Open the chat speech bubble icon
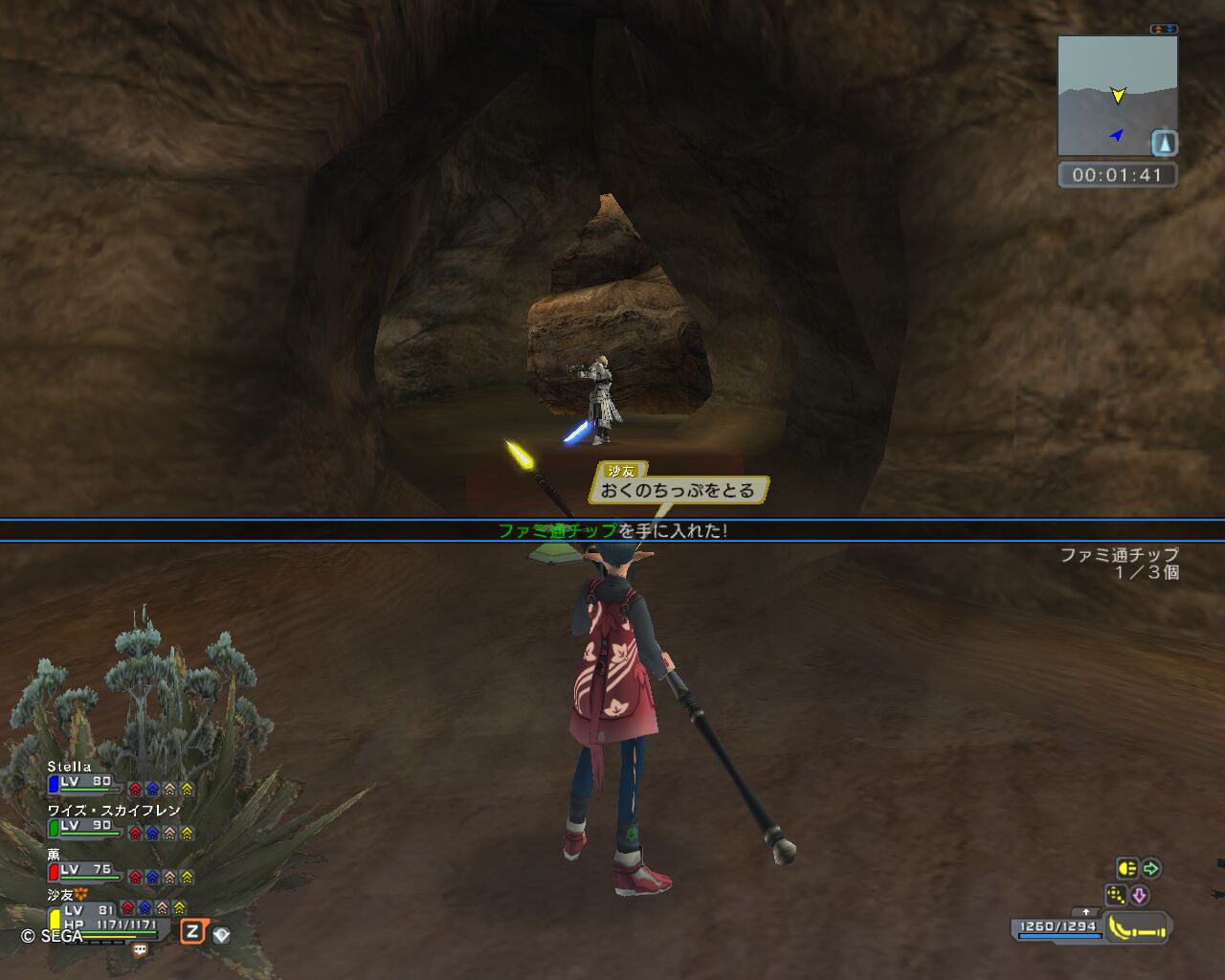Viewport: 1225px width, 980px height. [140, 950]
